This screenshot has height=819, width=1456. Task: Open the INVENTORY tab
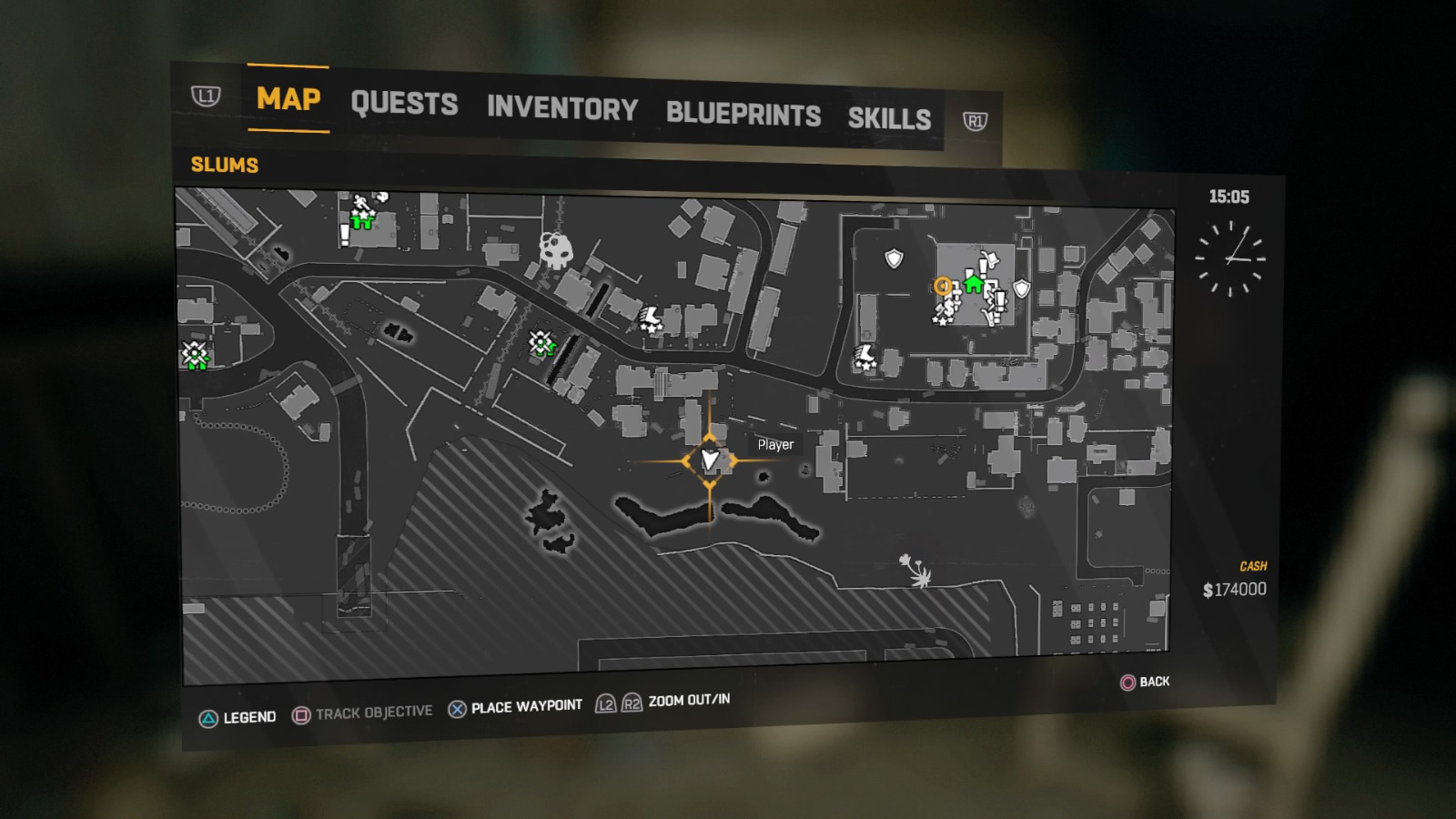point(561,109)
